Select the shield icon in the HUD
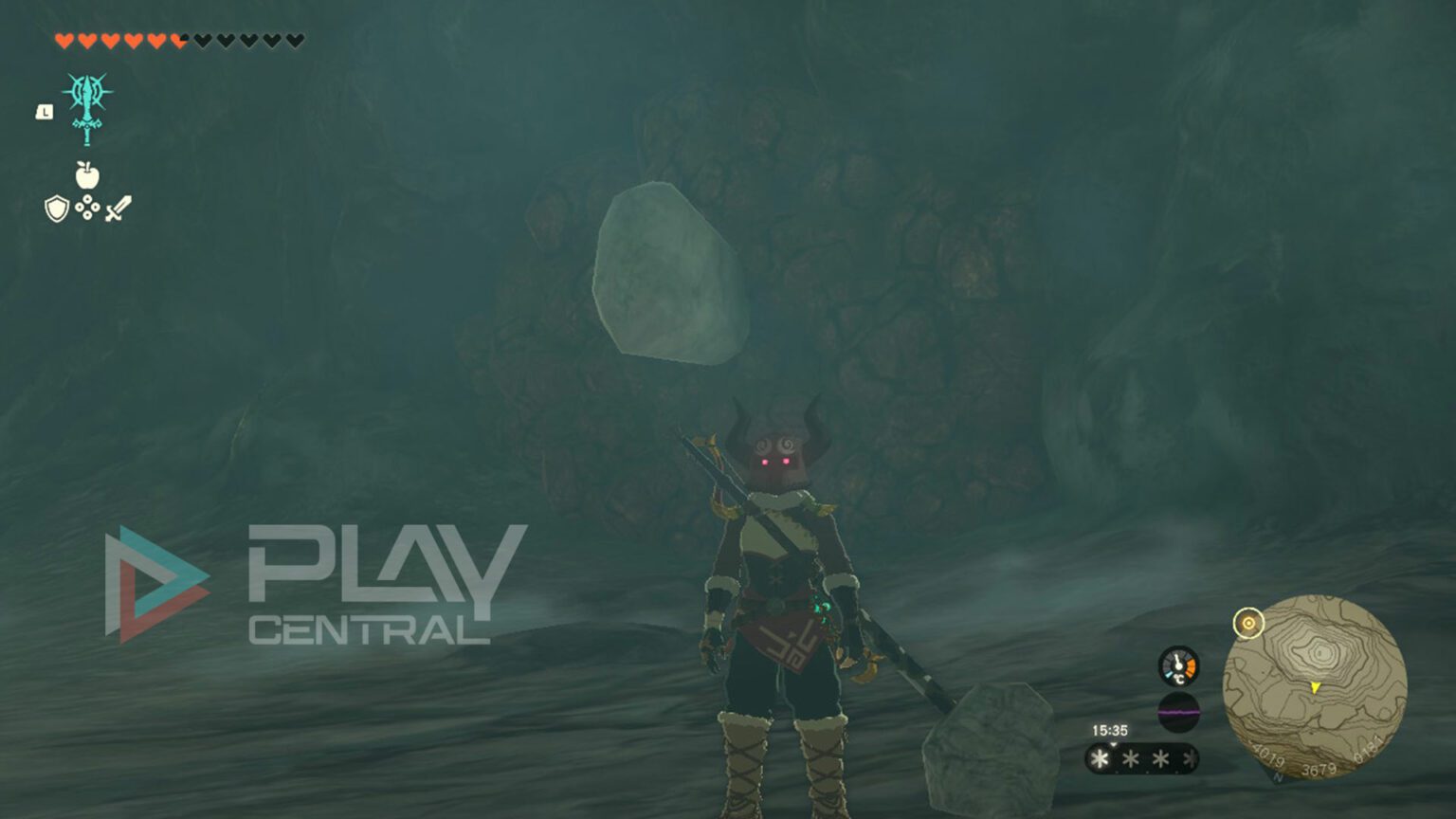The width and height of the screenshot is (1456, 819). click(x=55, y=209)
